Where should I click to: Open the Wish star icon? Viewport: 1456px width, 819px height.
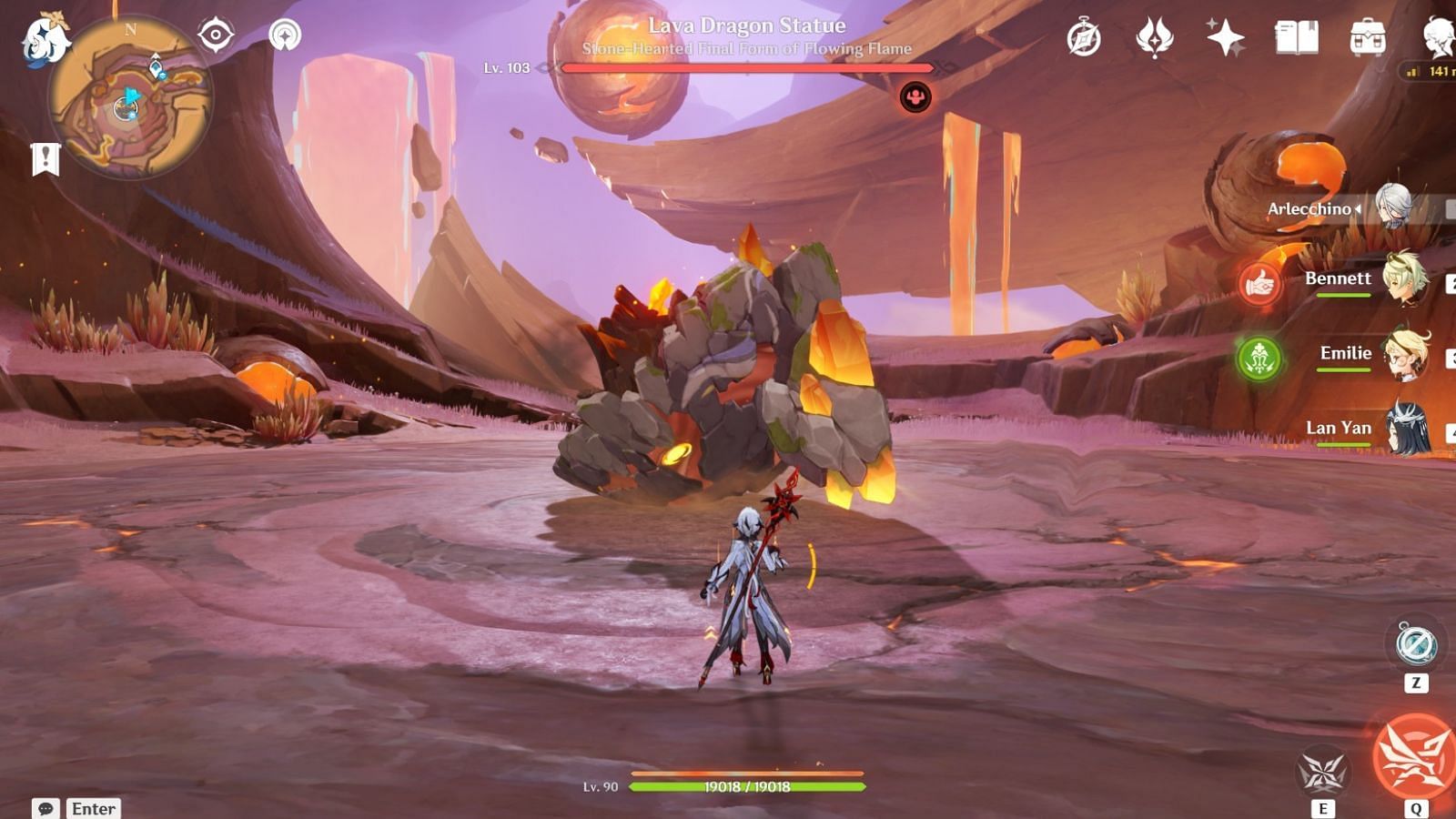click(x=1225, y=38)
